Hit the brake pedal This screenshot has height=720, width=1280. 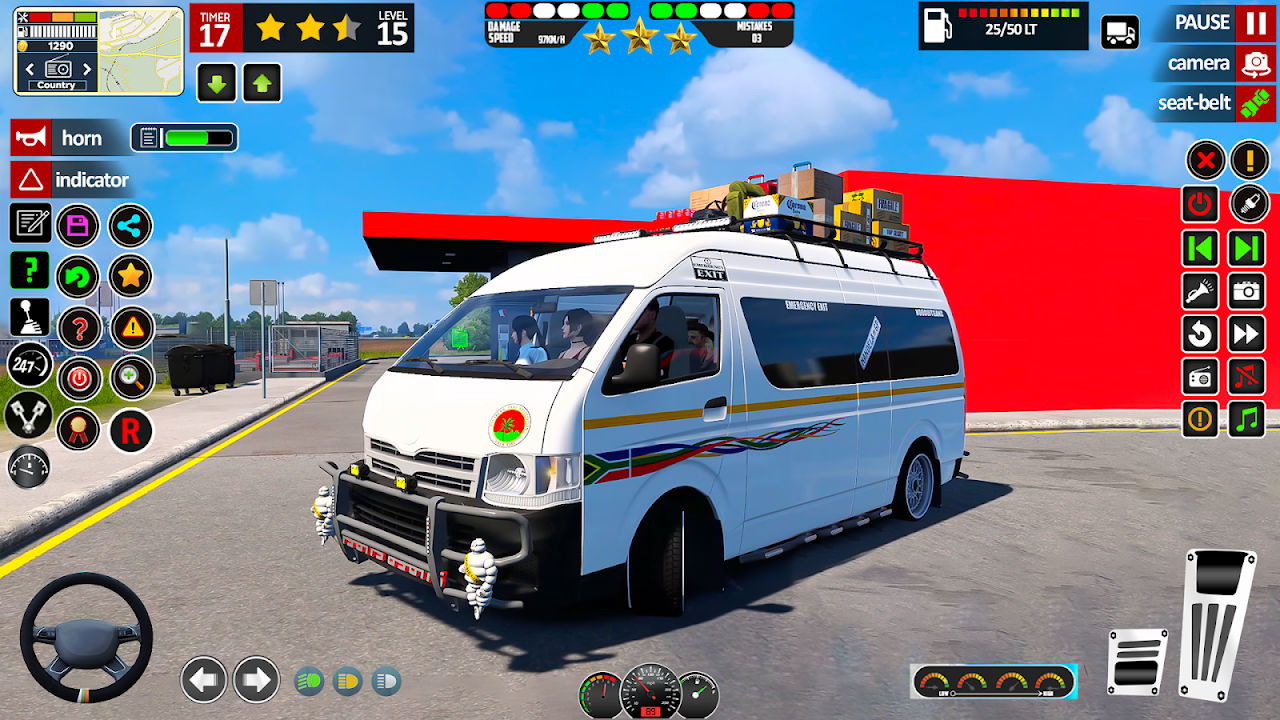(1138, 662)
